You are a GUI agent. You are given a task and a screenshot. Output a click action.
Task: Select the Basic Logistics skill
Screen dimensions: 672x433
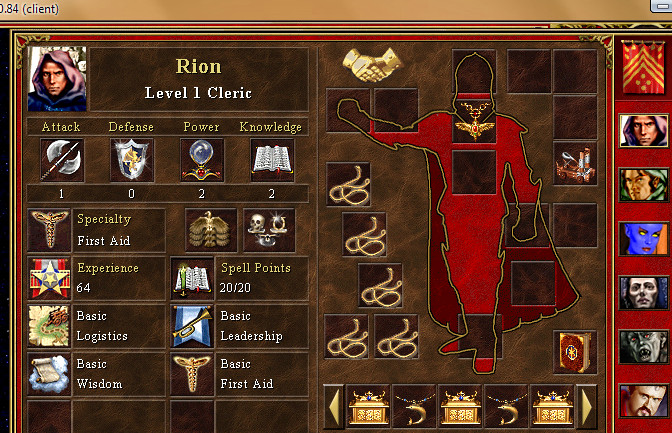coord(96,327)
